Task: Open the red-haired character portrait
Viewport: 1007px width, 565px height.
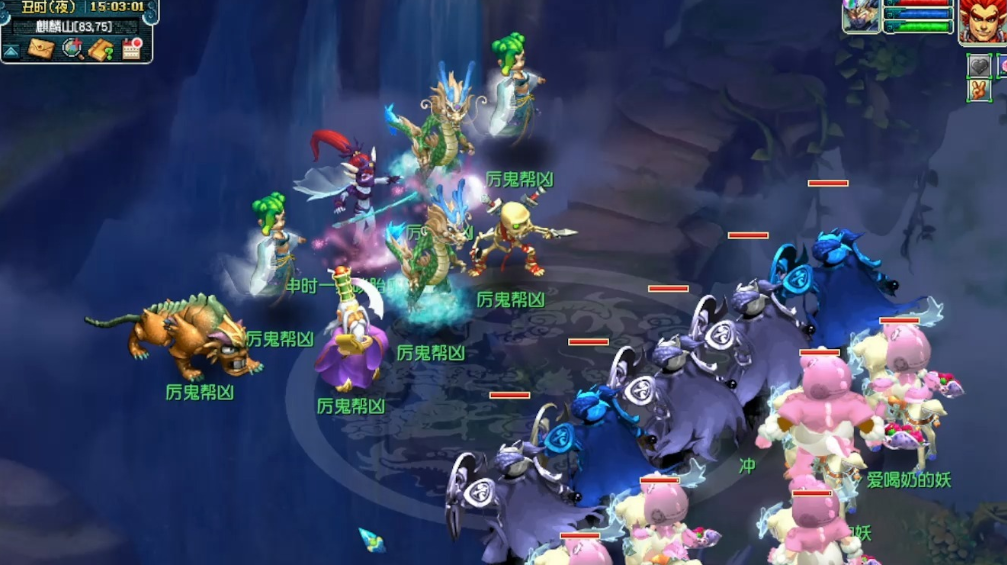Action: click(x=982, y=21)
